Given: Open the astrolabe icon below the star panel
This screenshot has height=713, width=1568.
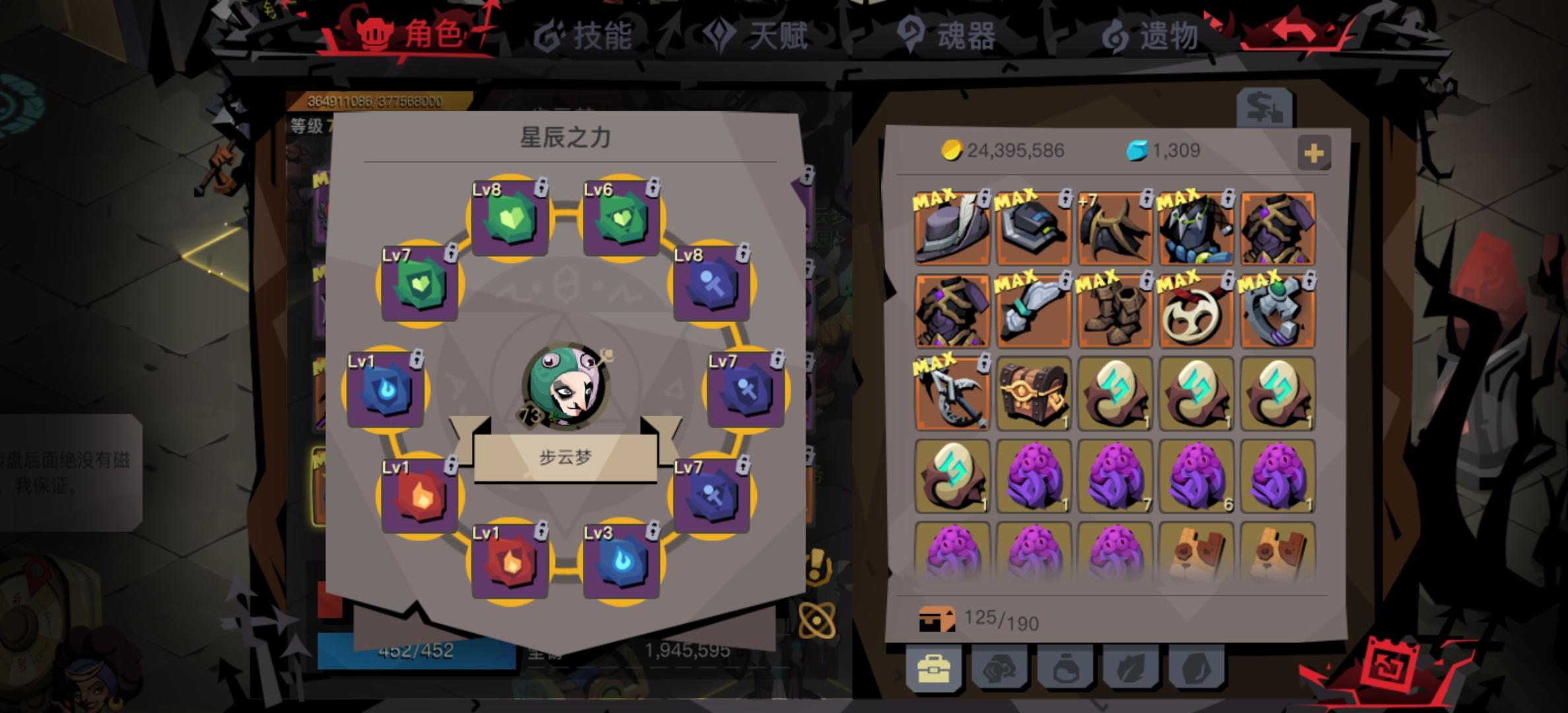Looking at the screenshot, I should 817,620.
